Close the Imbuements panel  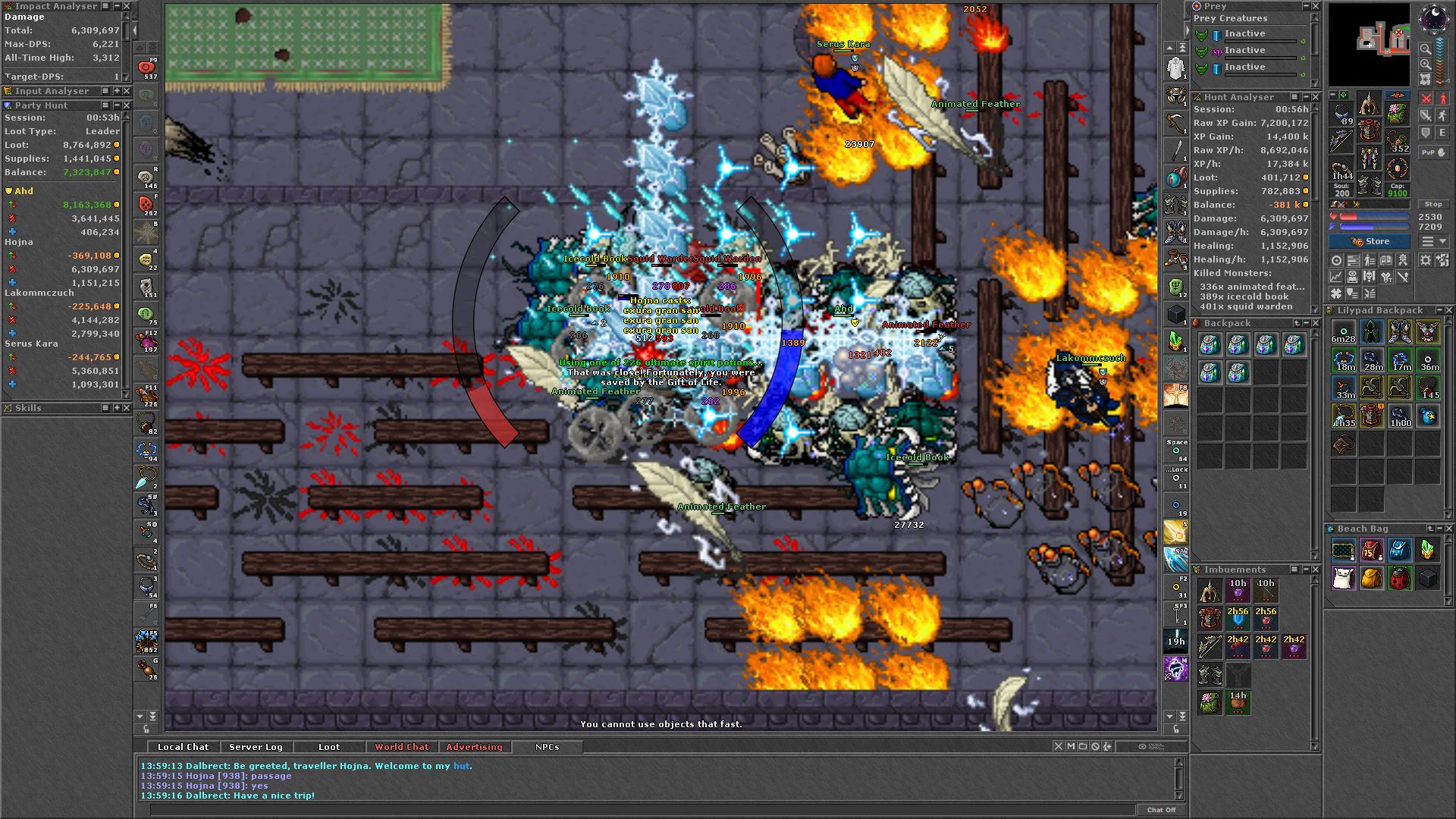coord(1316,570)
